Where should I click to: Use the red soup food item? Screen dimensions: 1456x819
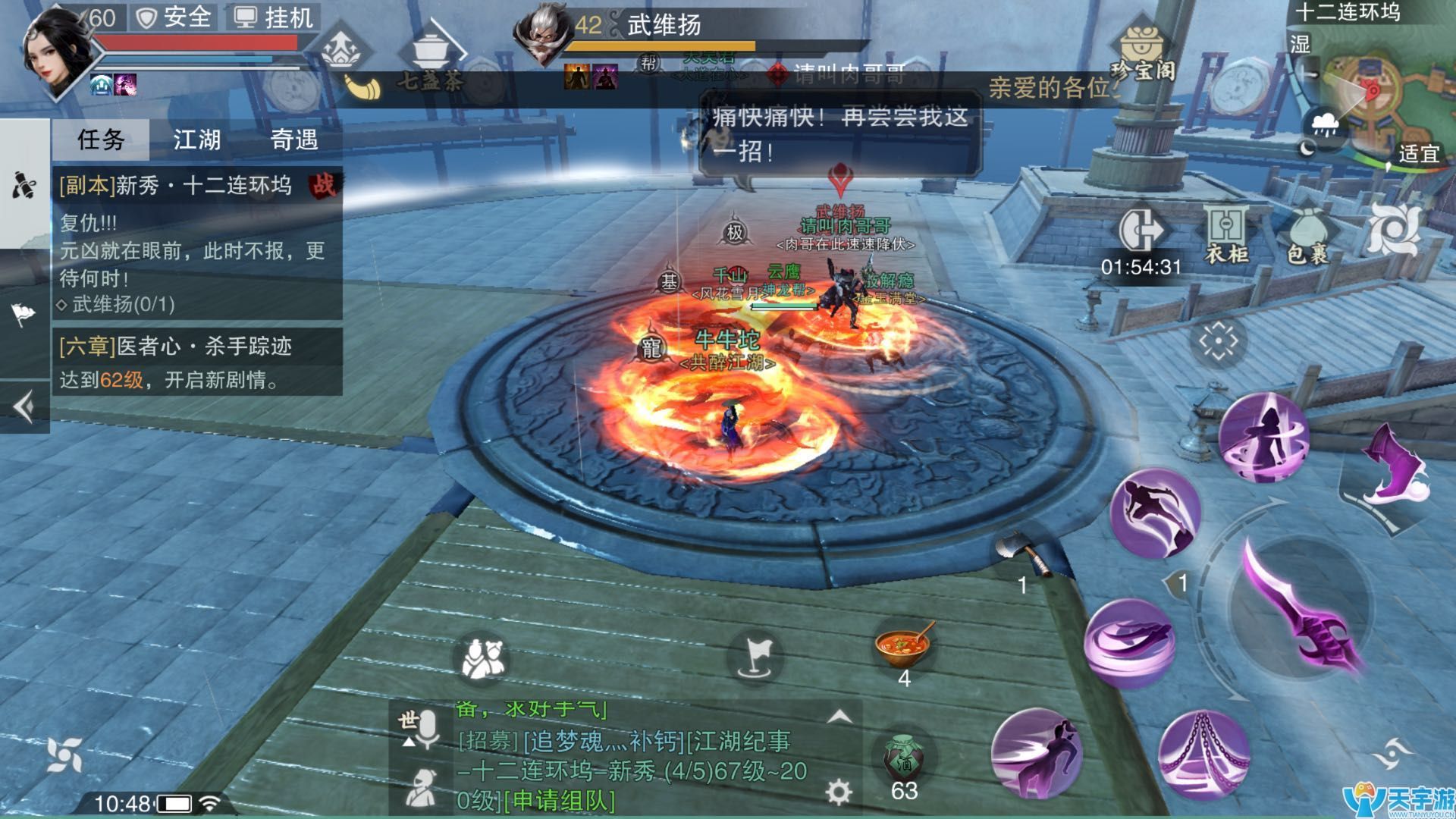pyautogui.click(x=903, y=644)
